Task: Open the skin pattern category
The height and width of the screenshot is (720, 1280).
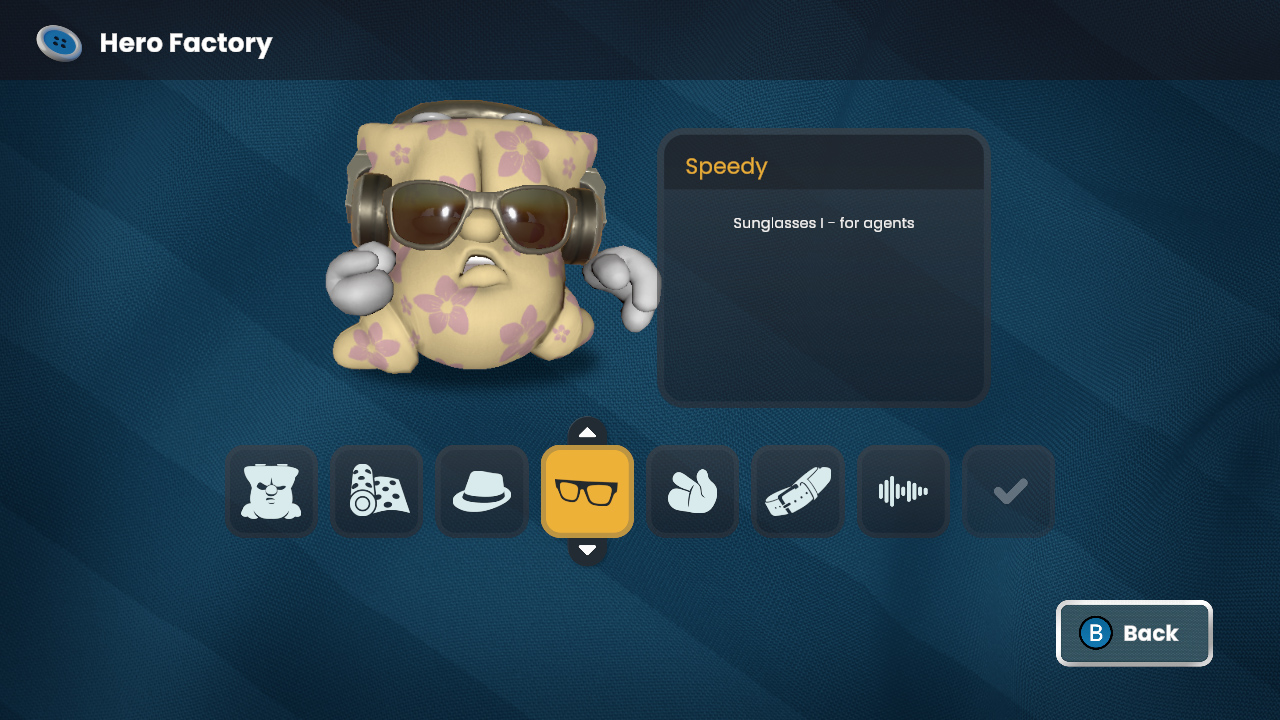Action: click(x=376, y=491)
